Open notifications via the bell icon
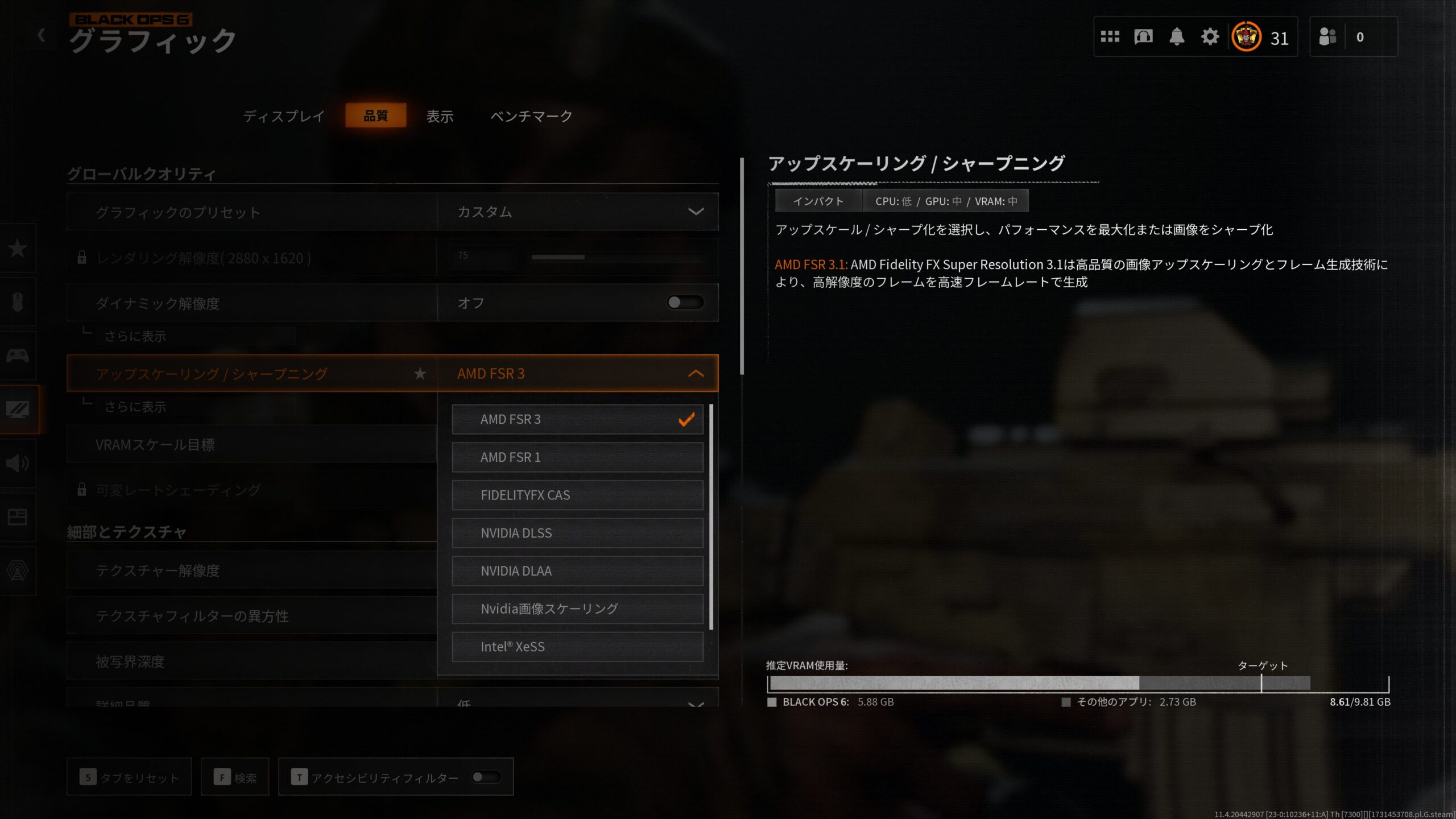Image resolution: width=1456 pixels, height=819 pixels. click(1176, 37)
